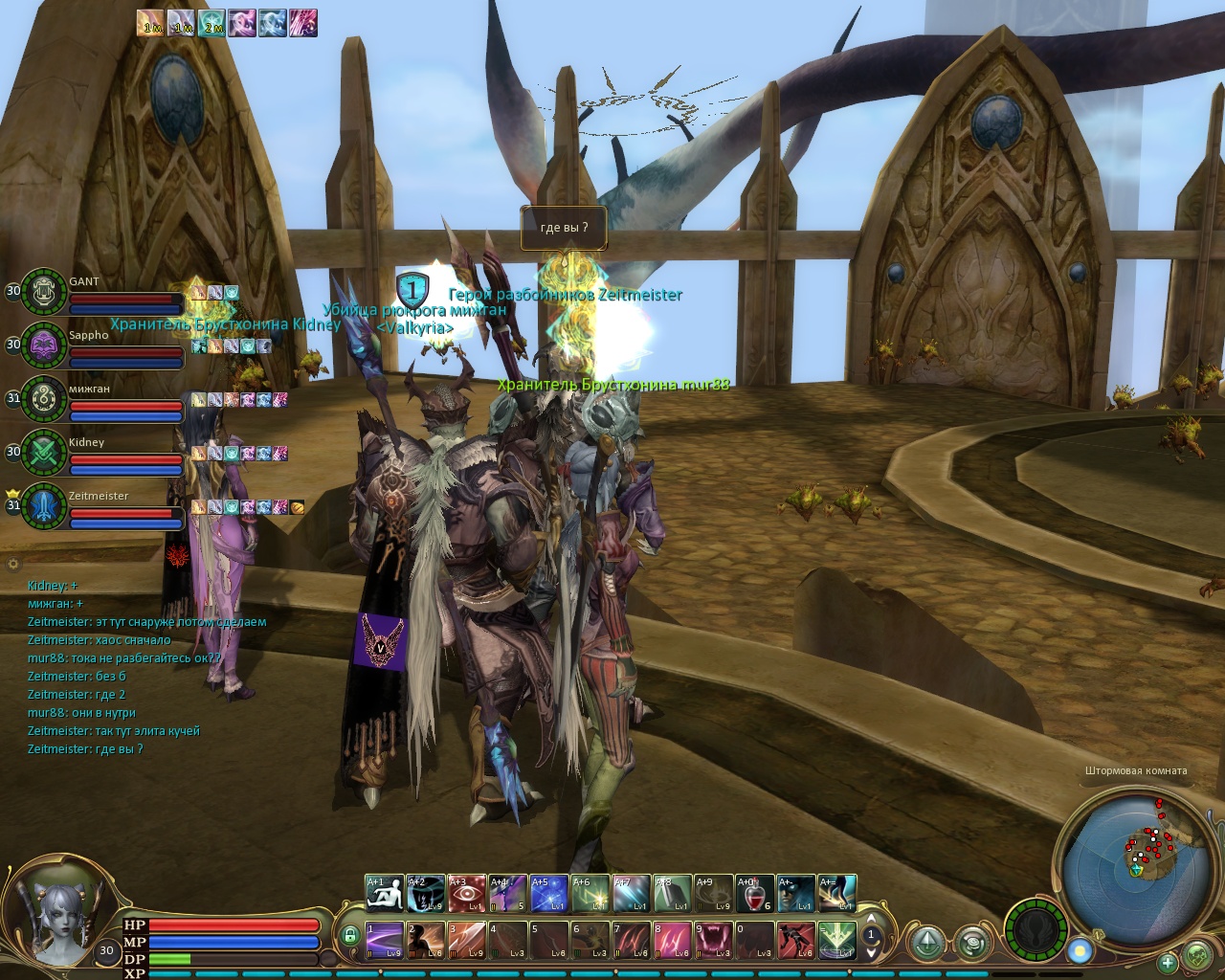Use the resting (sitting figure) skill A+1
Viewport: 1225px width, 980px height.
tap(385, 894)
